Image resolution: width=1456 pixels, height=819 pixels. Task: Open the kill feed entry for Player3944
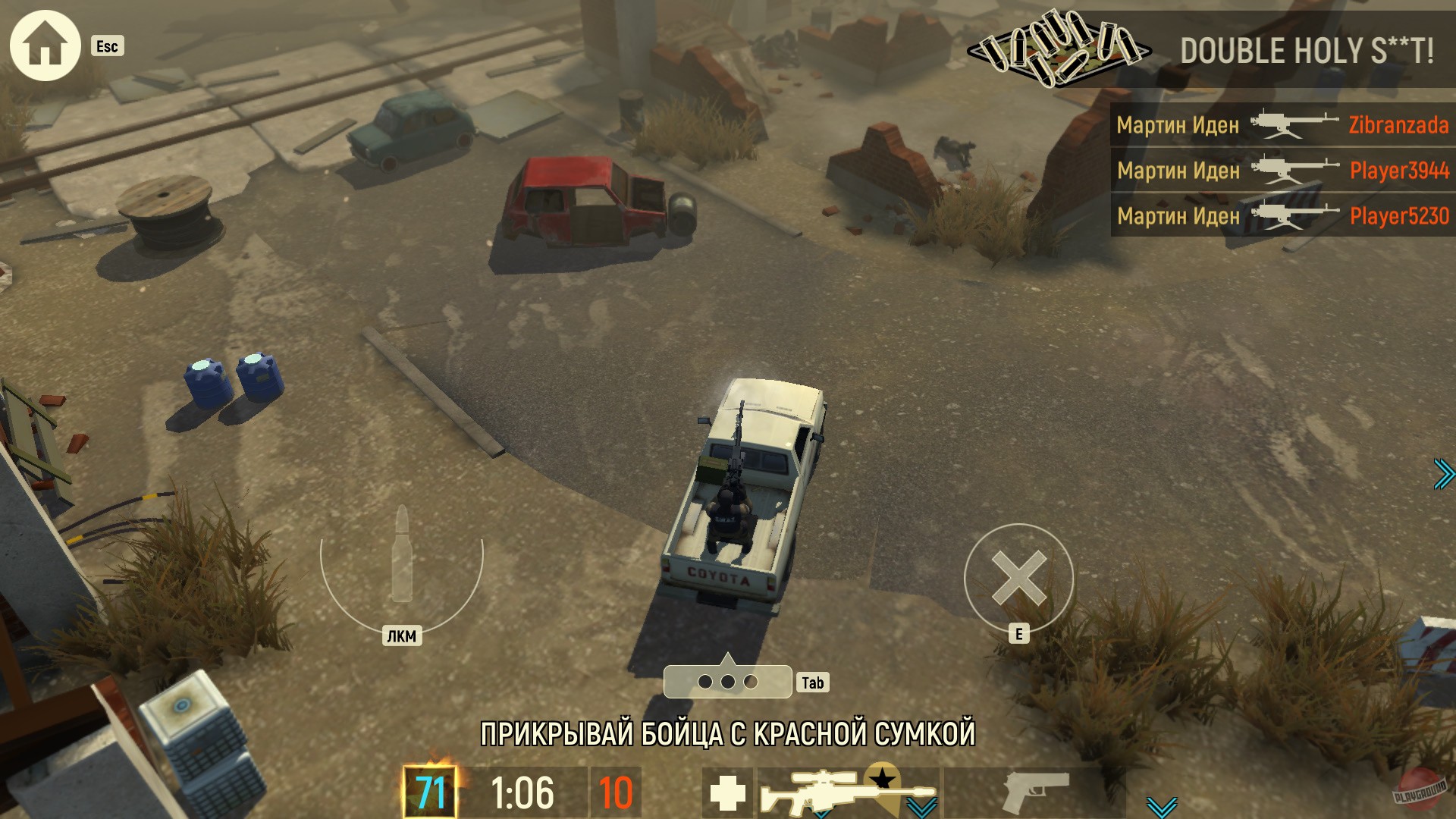[x=1282, y=171]
